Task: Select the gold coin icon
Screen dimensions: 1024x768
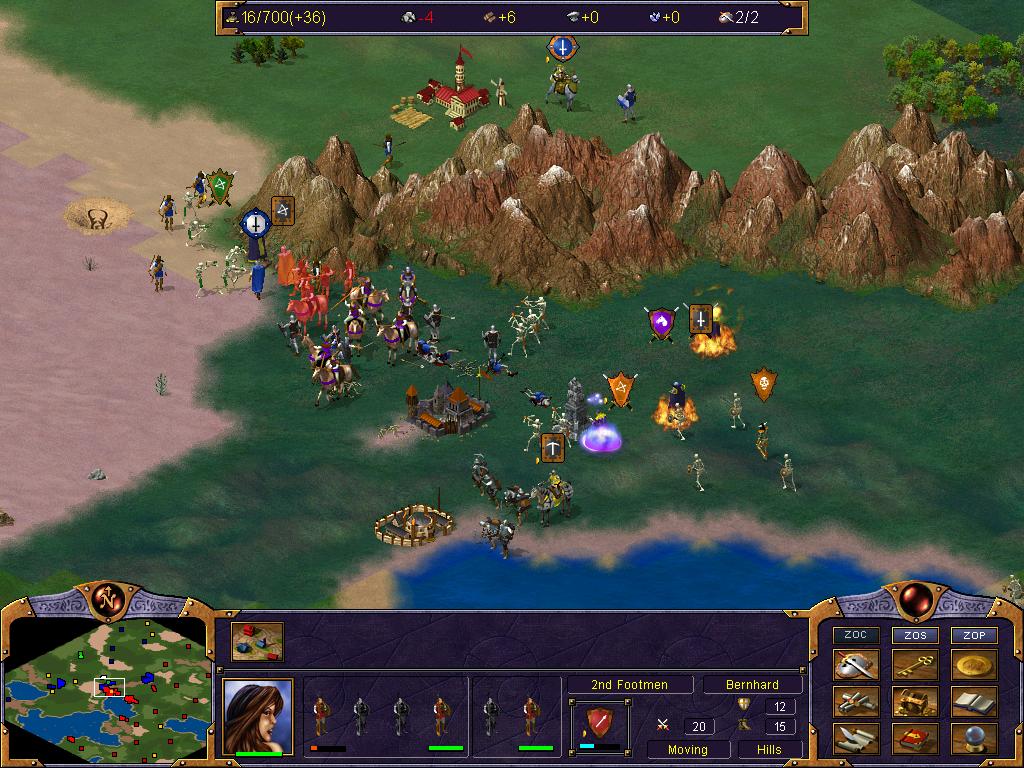Action: (974, 665)
